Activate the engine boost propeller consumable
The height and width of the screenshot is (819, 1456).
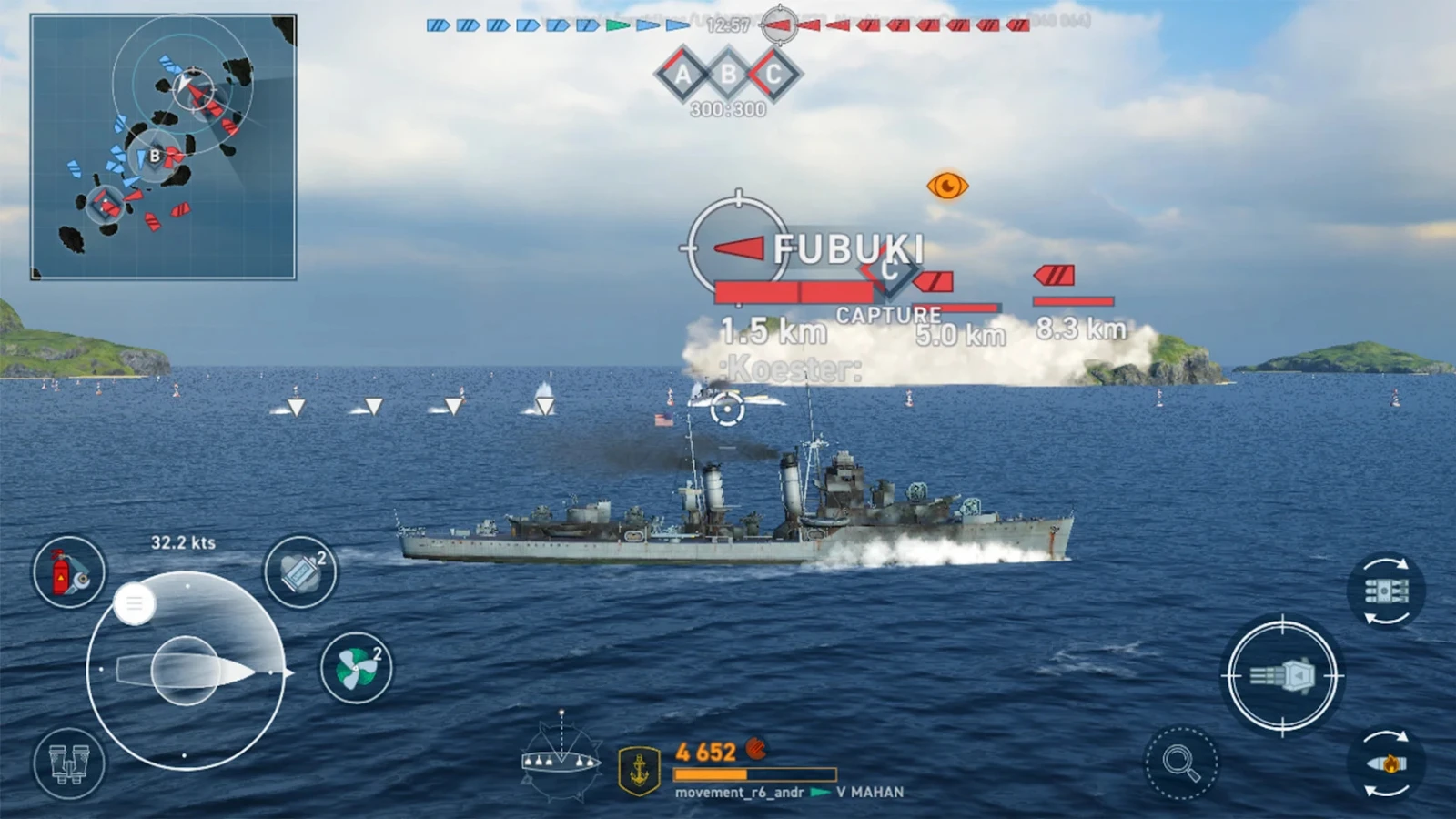(356, 668)
